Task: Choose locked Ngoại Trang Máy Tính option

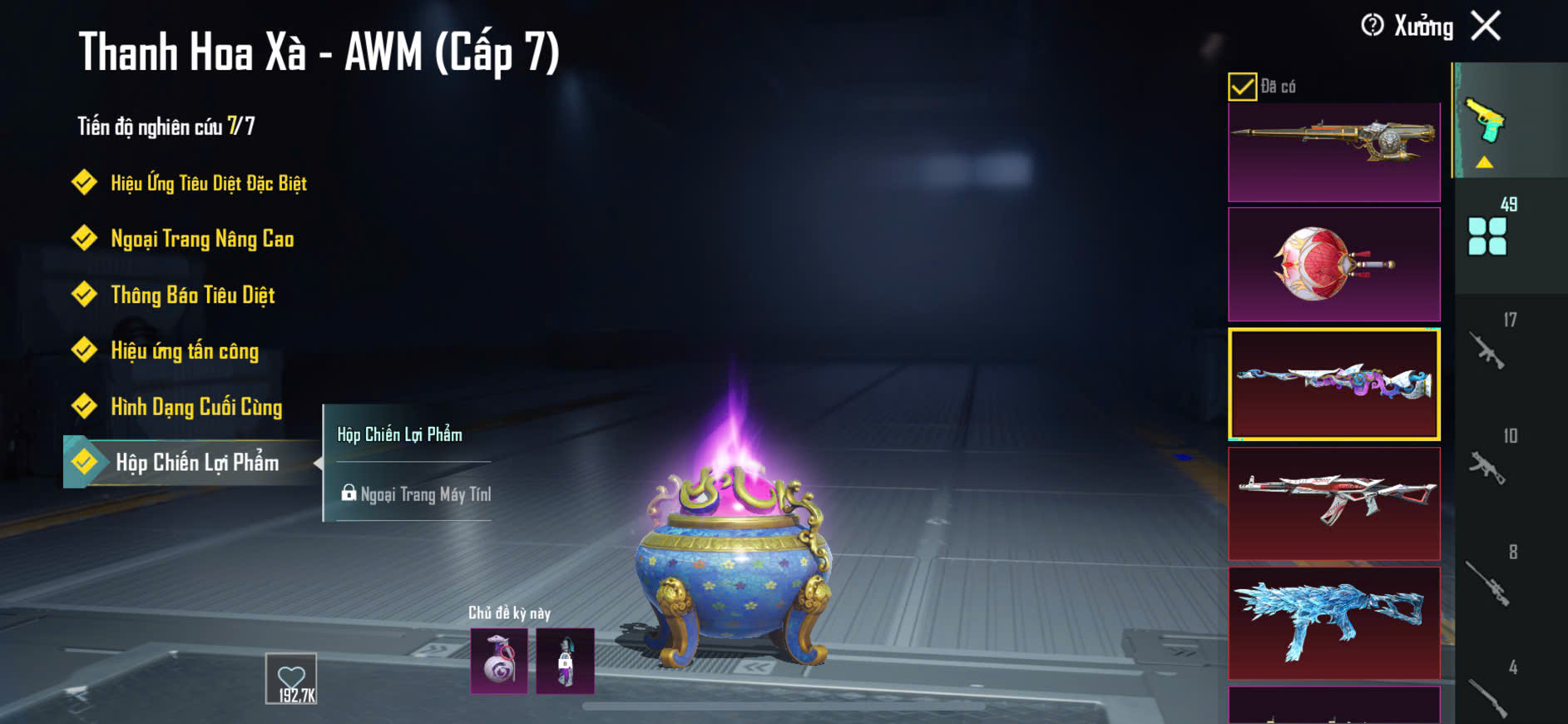Action: (x=416, y=494)
